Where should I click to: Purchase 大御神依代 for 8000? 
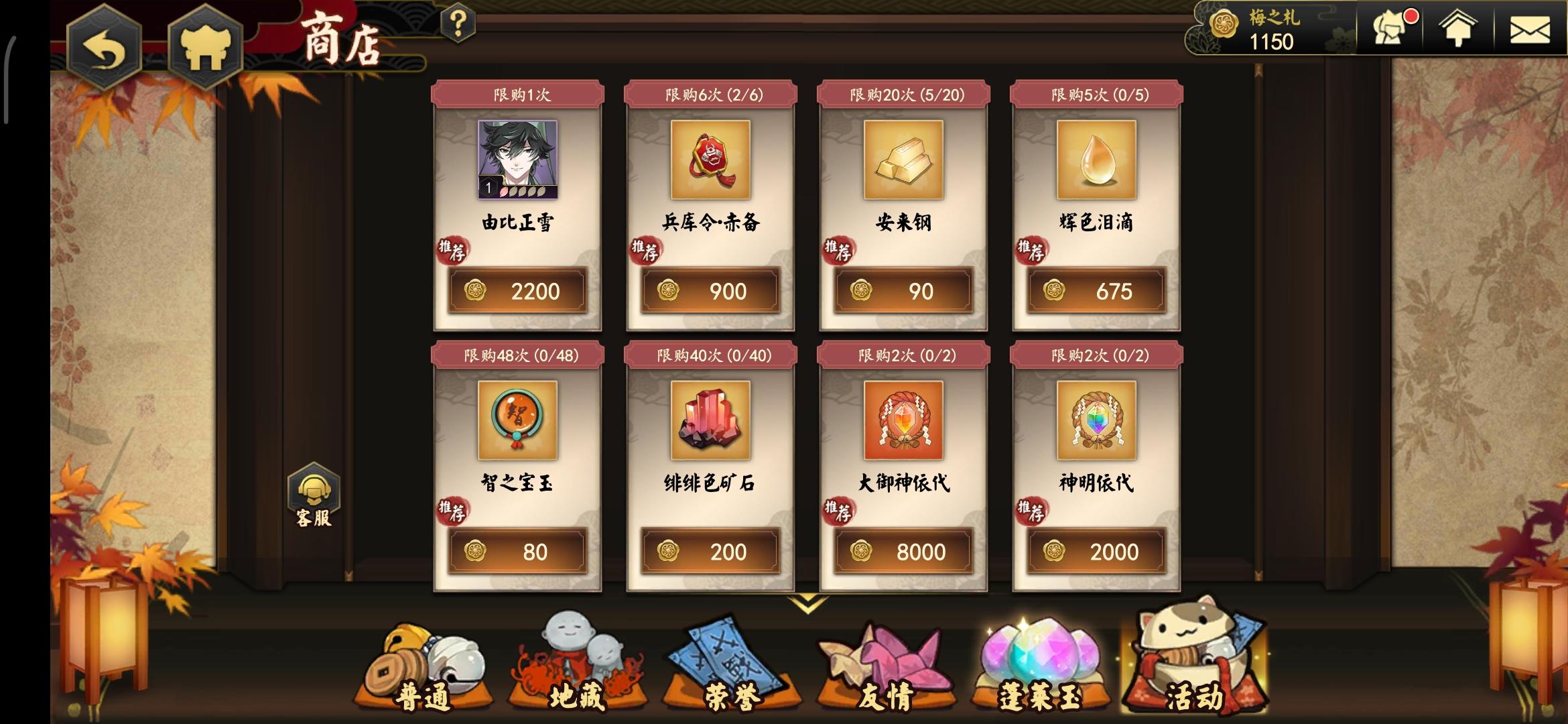(903, 551)
